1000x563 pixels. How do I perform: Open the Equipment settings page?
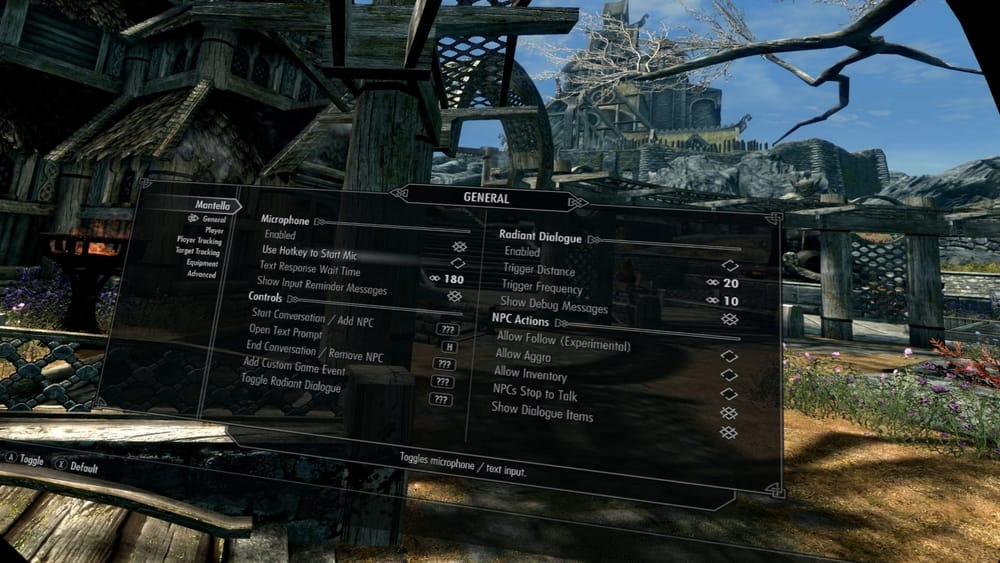click(202, 263)
